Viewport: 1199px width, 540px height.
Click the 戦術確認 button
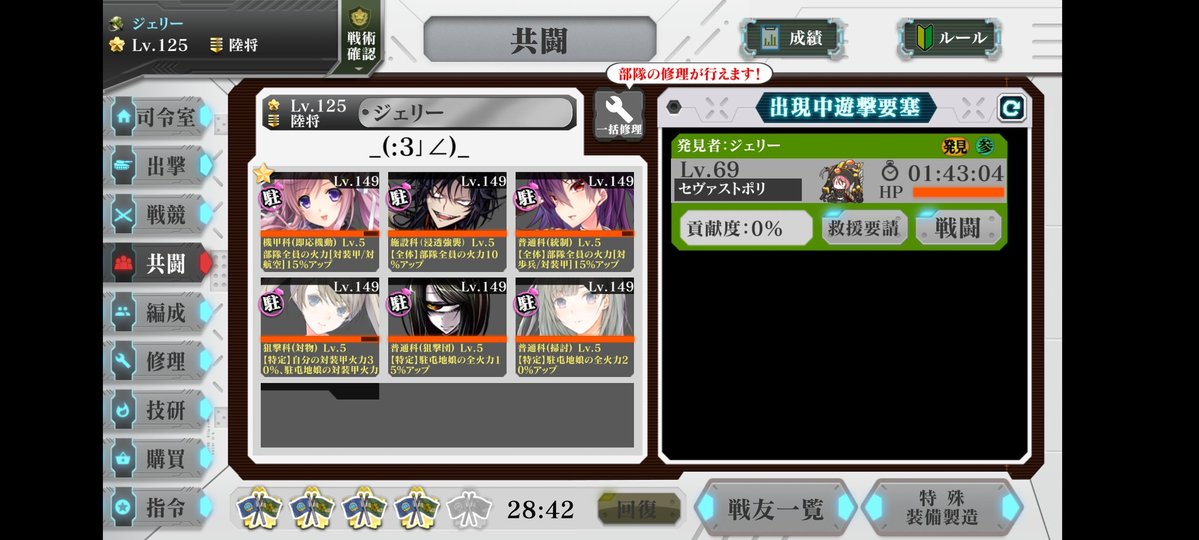360,40
